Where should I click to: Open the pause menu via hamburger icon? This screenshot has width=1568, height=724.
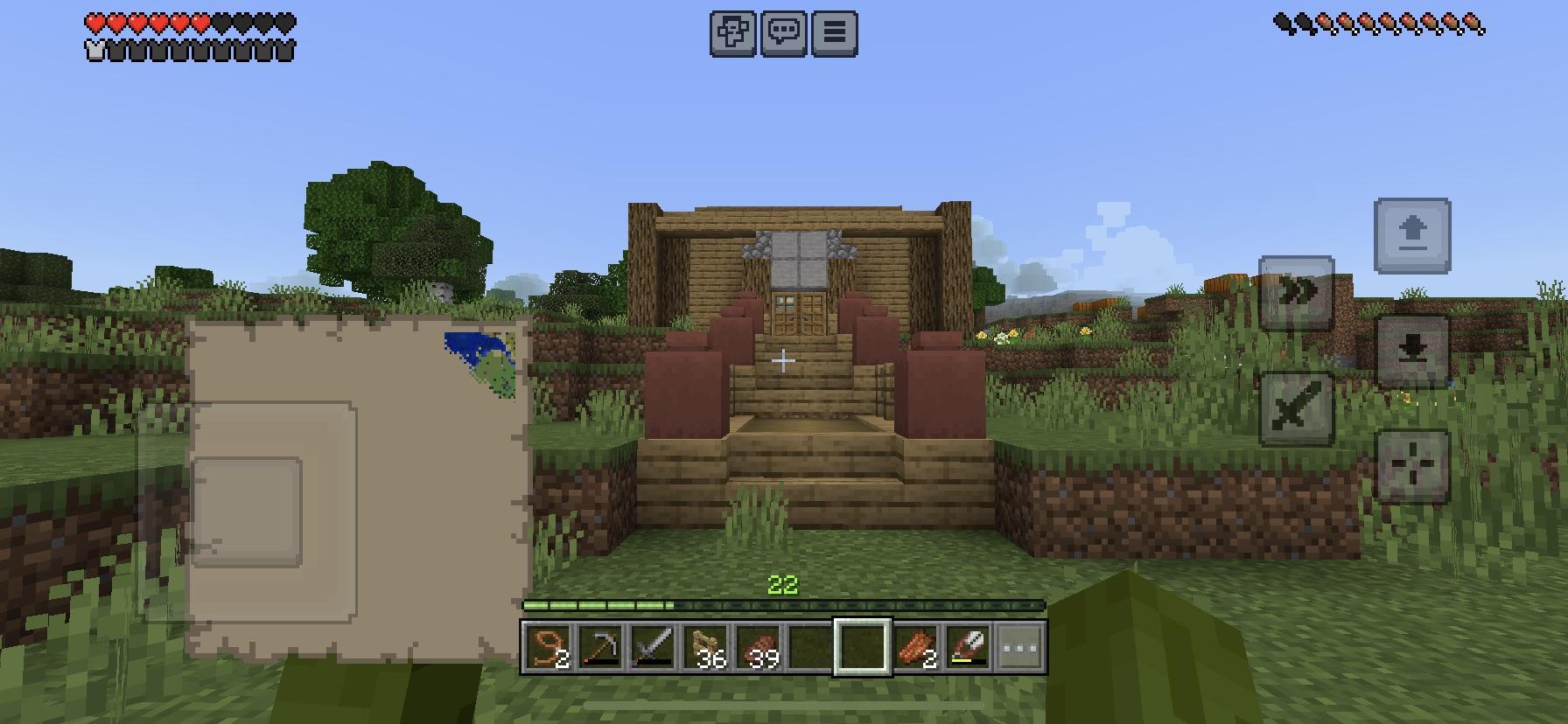(x=834, y=32)
